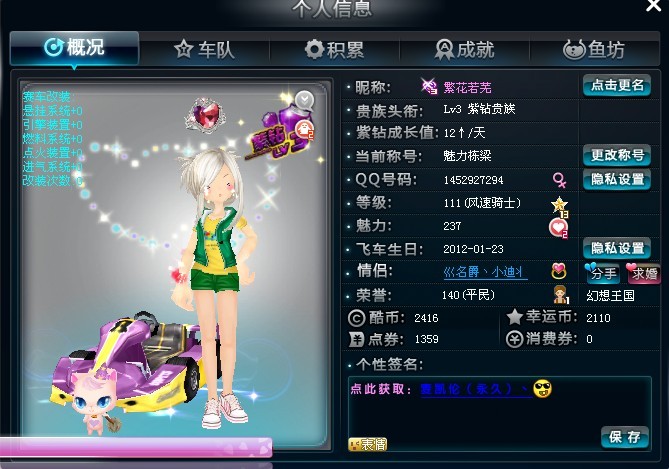Viewport: 669px width, 469px height.
Task: Click the 点击更名 rename button
Action: coord(616,86)
